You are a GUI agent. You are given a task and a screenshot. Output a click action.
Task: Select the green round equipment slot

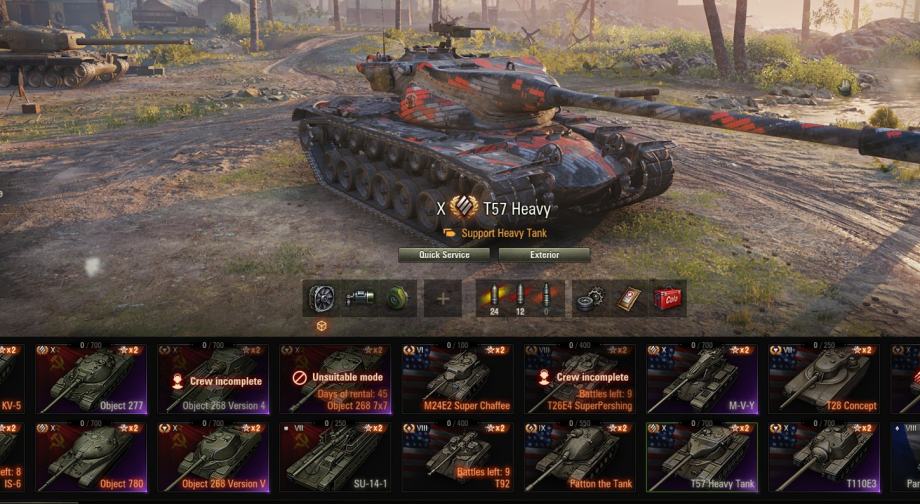(x=398, y=298)
